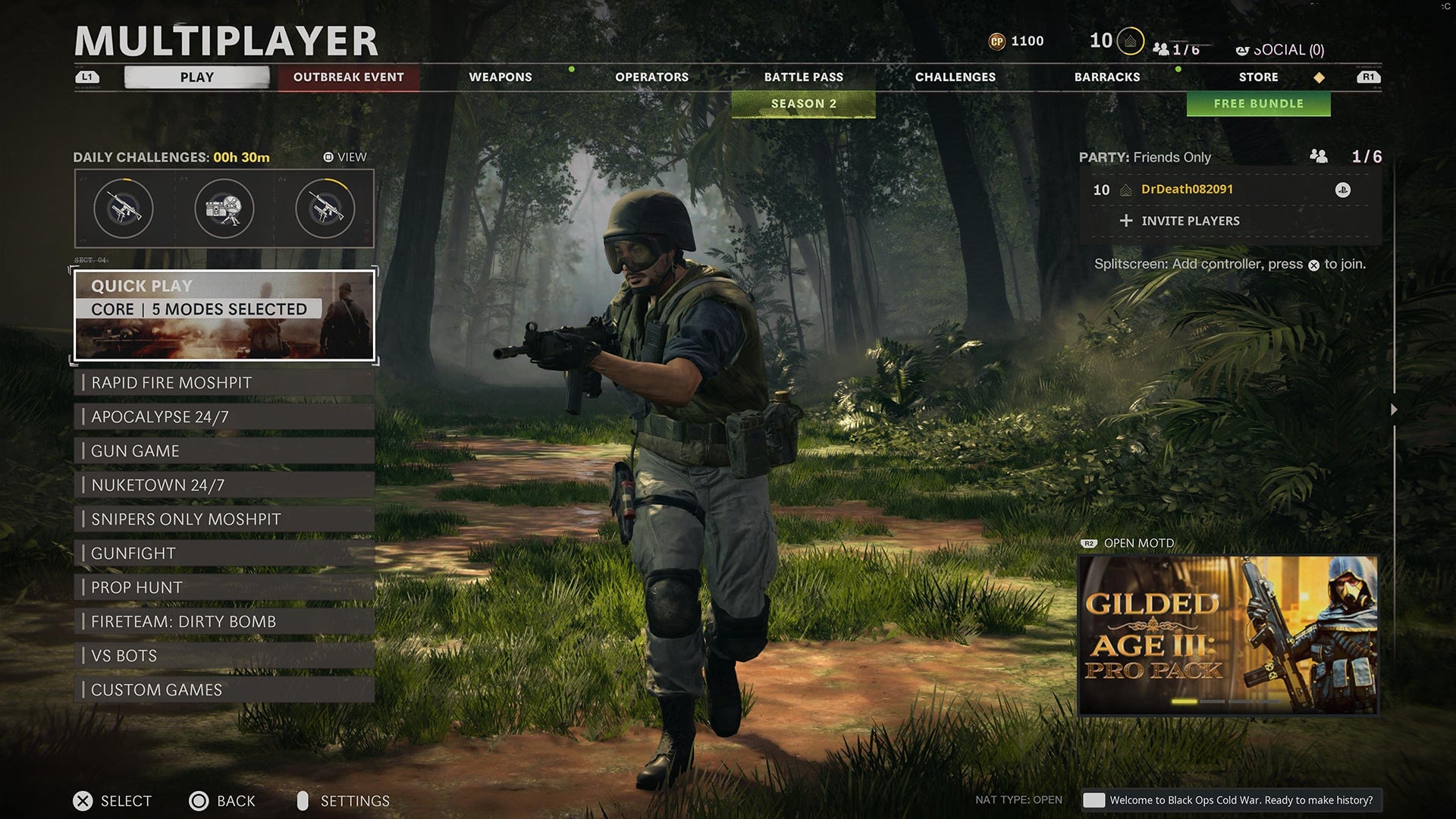Pick the Nuketown 24/7 playlist

224,485
